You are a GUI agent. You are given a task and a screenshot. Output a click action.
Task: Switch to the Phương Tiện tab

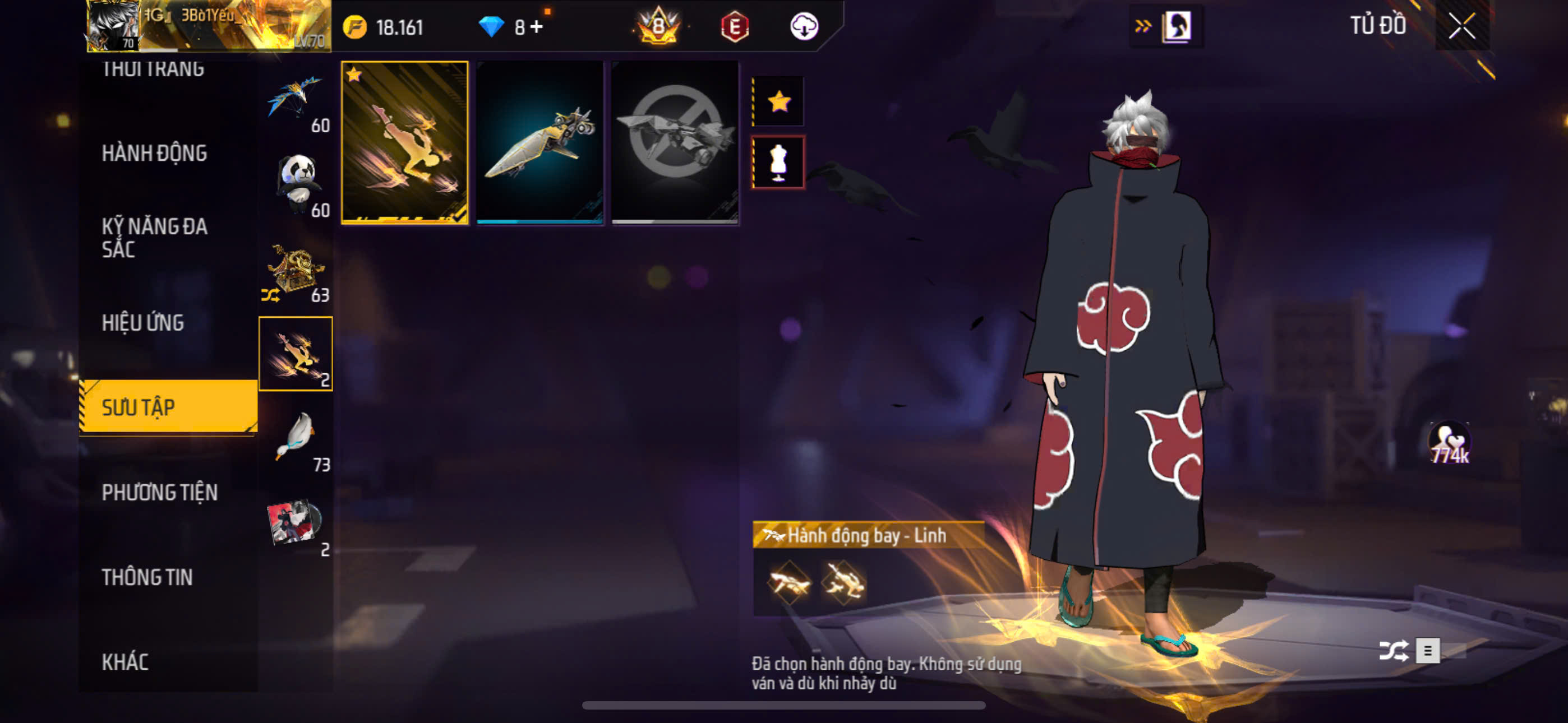159,492
